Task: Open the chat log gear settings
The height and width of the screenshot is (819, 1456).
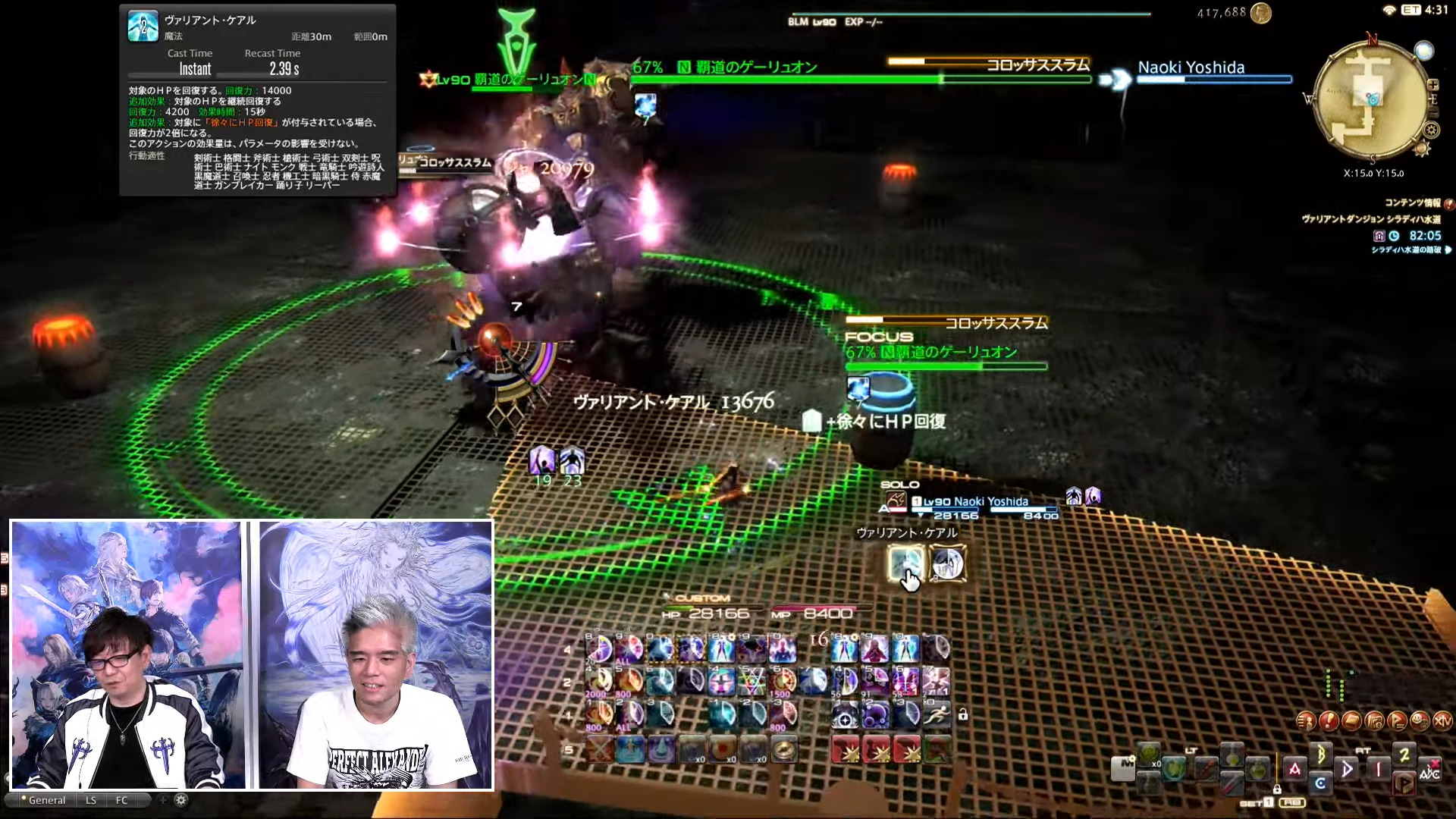Action: click(x=180, y=800)
